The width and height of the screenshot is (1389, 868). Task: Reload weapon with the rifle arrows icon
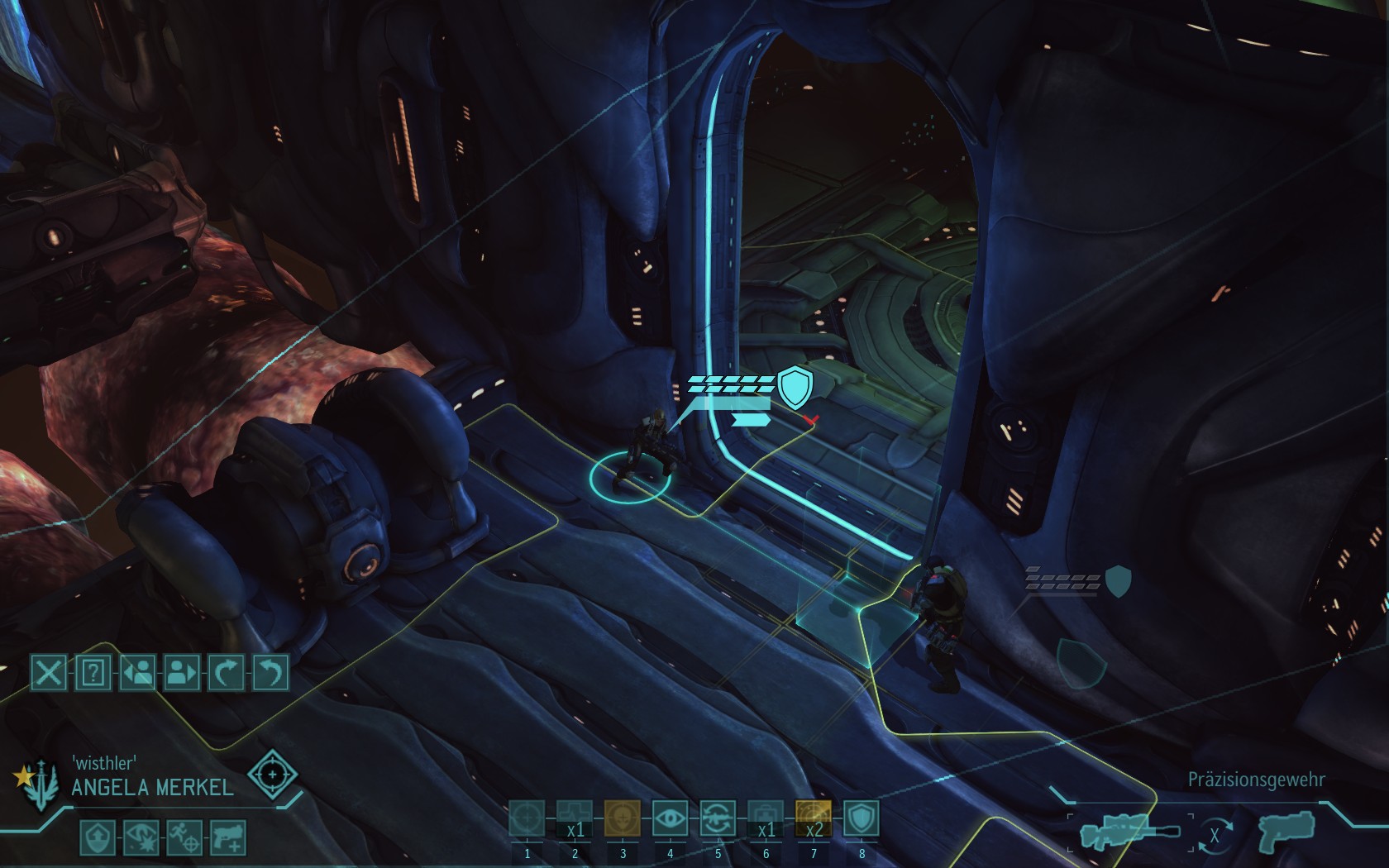click(718, 819)
